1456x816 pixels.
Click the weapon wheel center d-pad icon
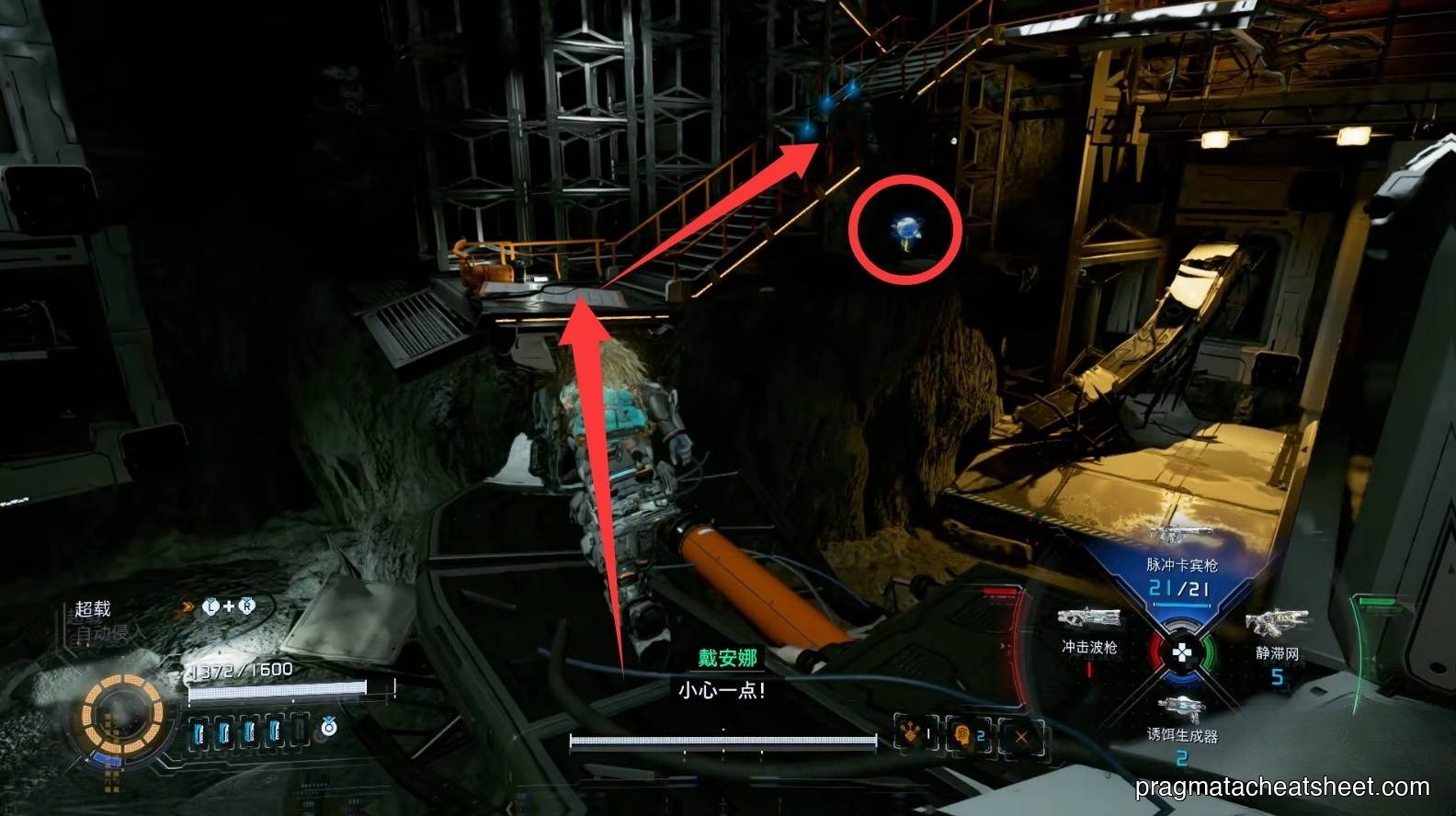coord(1181,653)
